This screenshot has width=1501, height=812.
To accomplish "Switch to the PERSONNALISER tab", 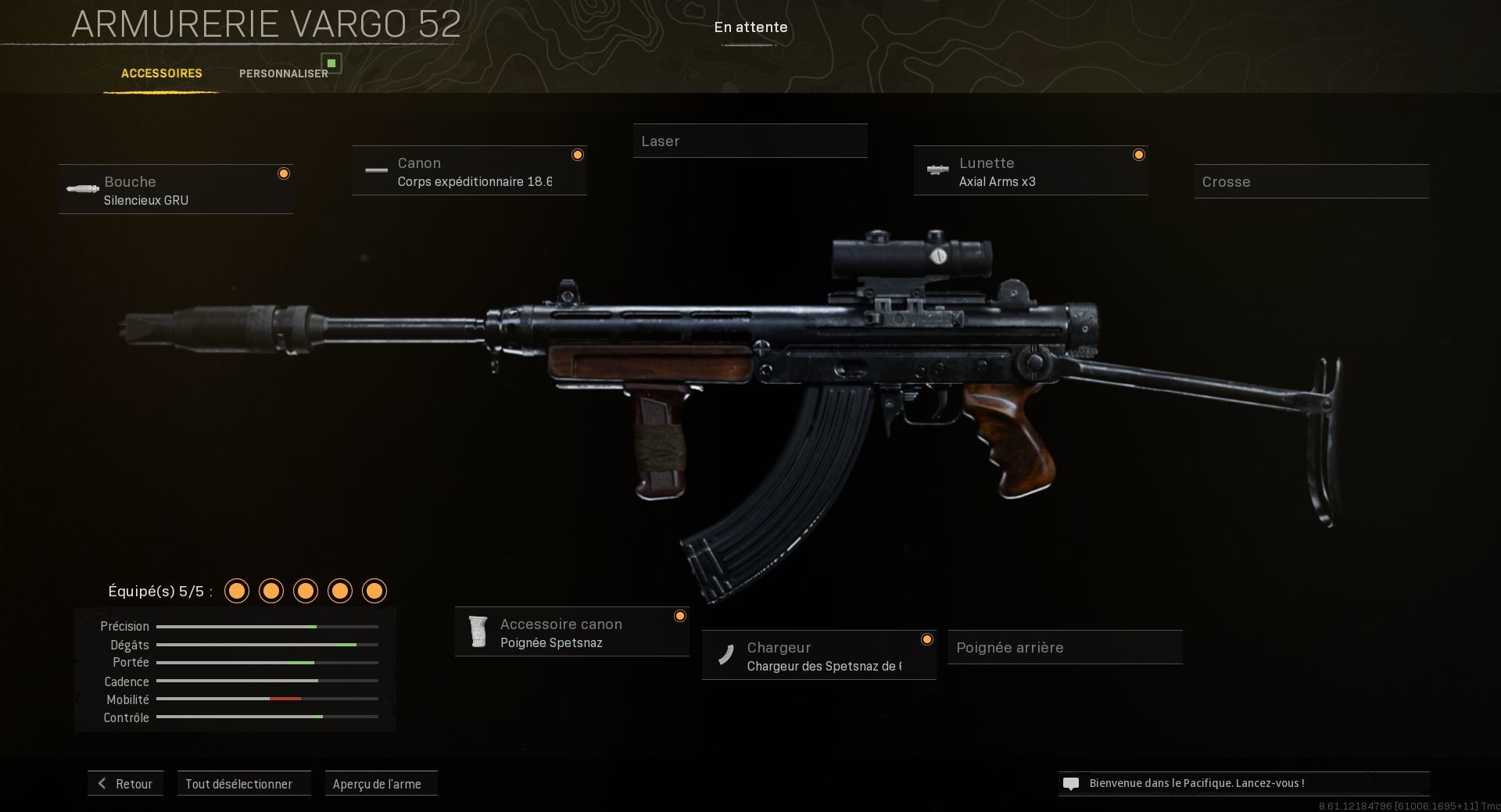I will pos(283,73).
